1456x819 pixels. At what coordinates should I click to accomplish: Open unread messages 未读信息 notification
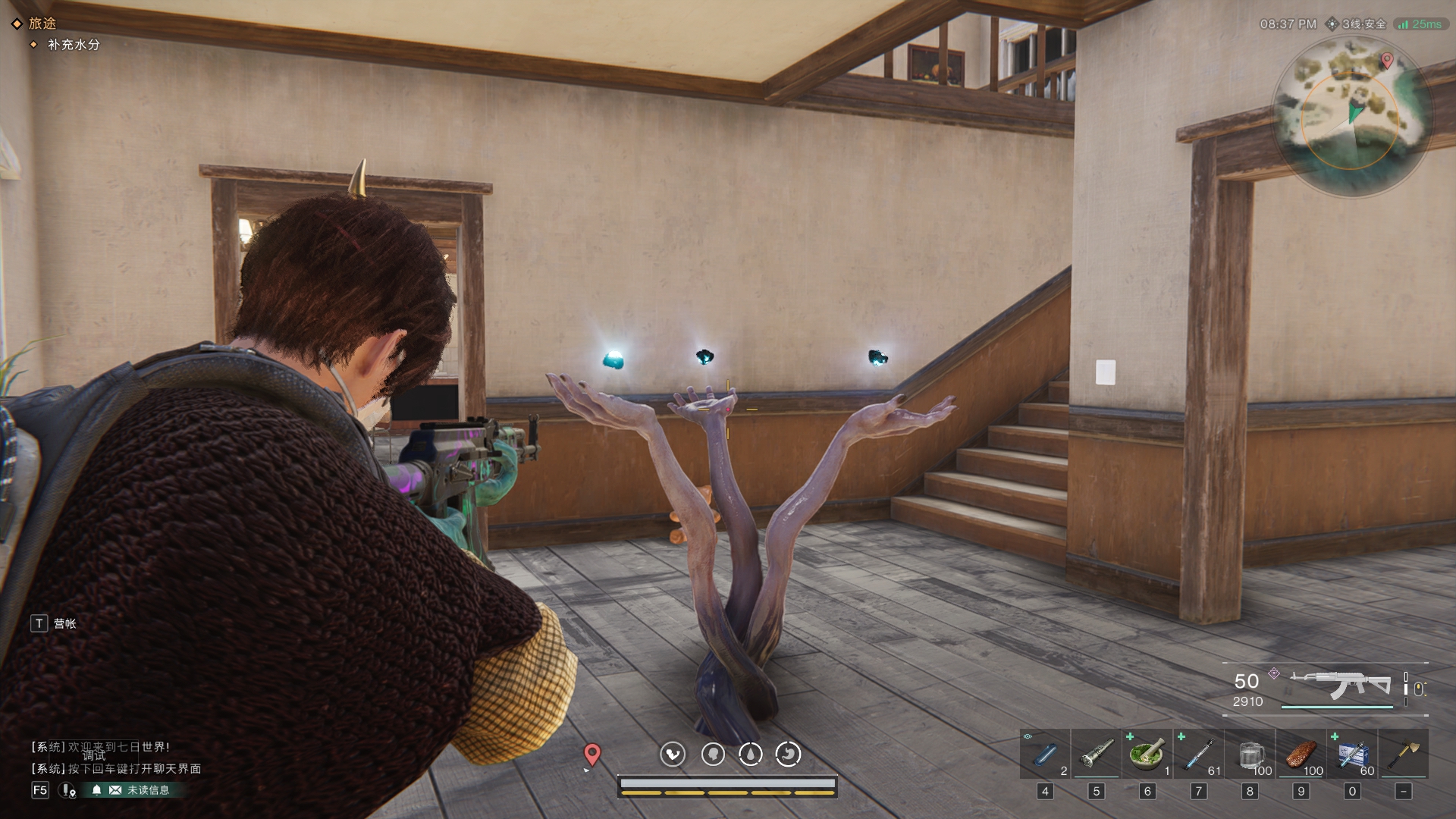(x=139, y=790)
